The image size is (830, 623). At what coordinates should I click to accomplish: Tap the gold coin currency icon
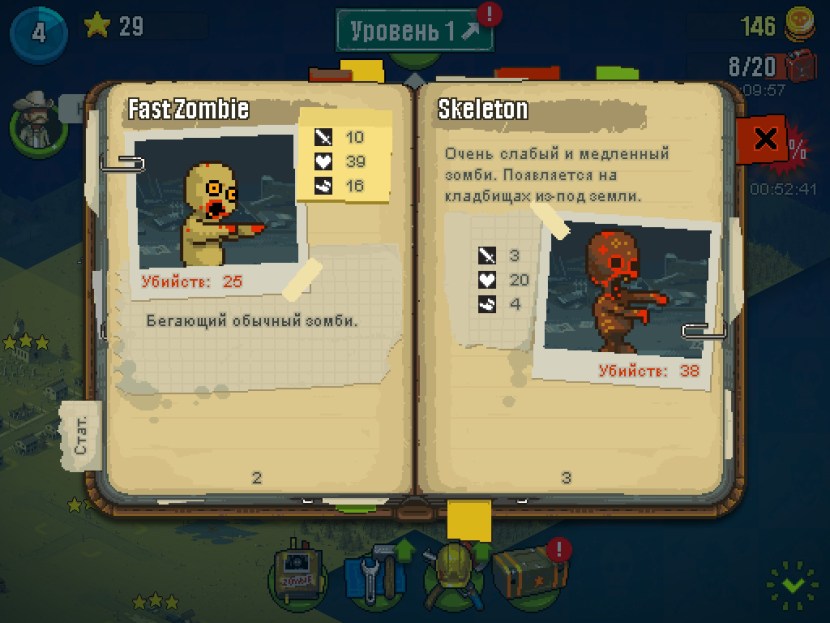point(798,24)
